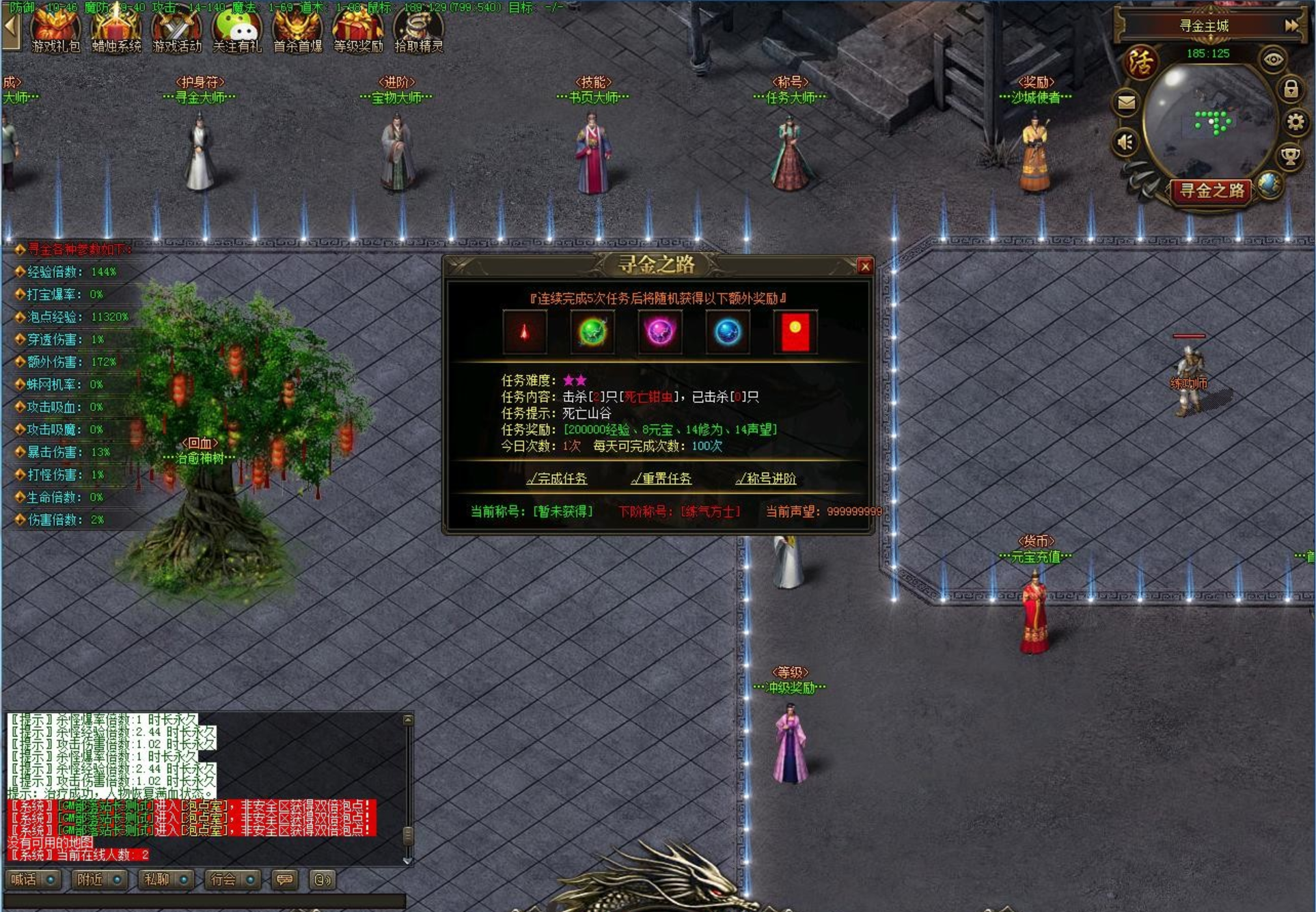
Task: Toggle the lock icon near the minimap
Action: tap(1291, 89)
